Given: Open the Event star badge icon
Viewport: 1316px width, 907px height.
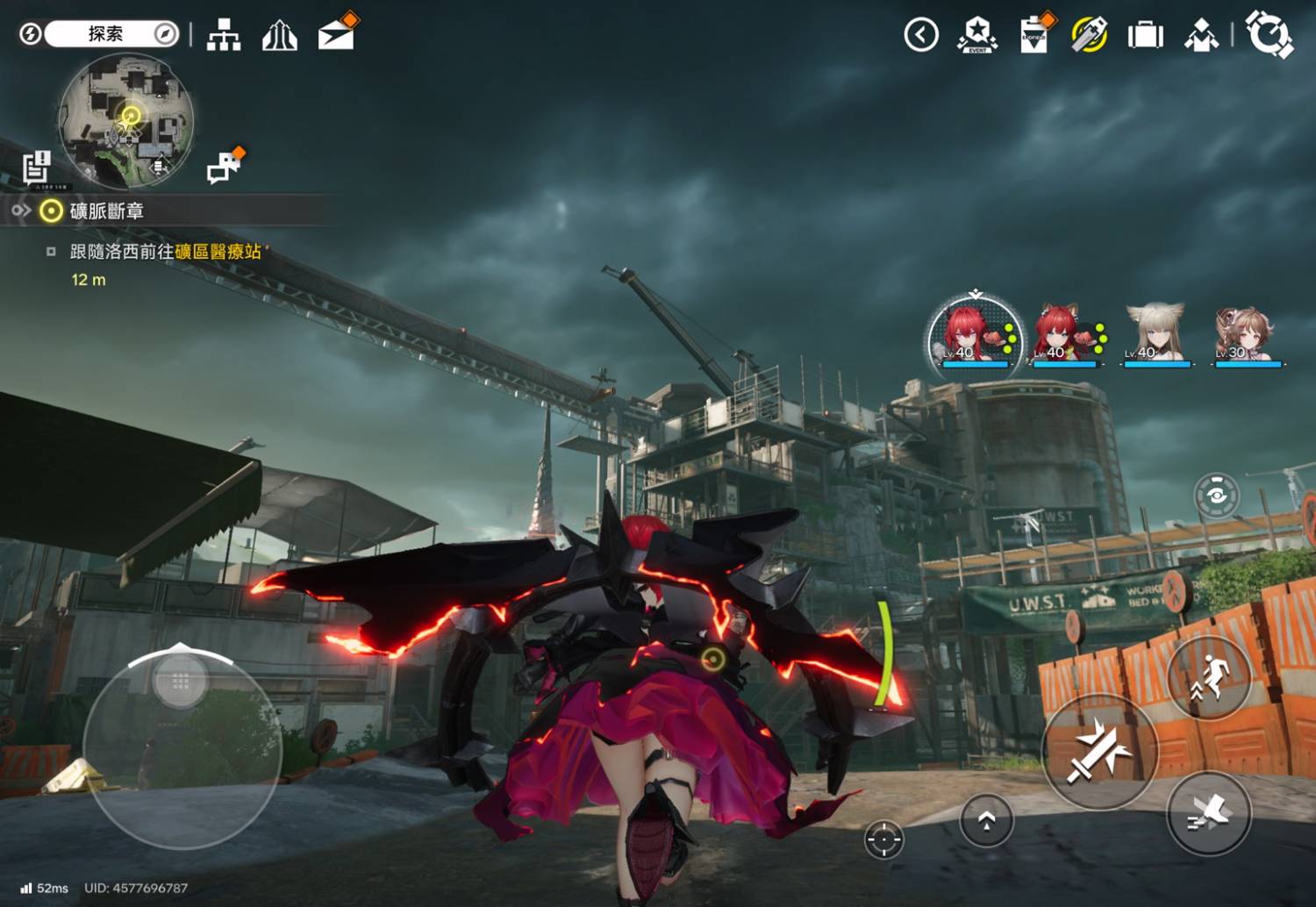Looking at the screenshot, I should pyautogui.click(x=977, y=35).
